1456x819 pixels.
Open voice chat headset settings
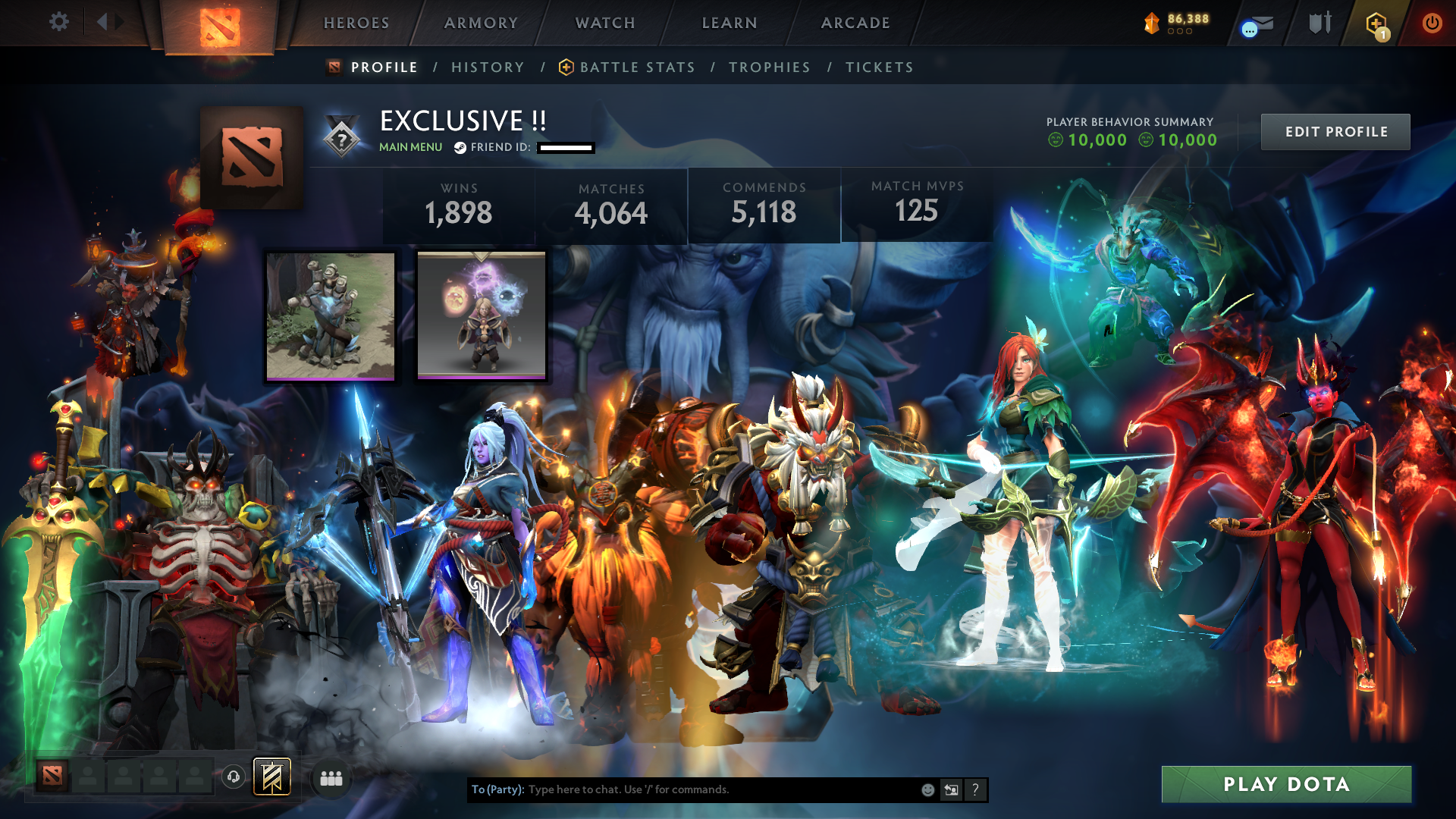233,777
